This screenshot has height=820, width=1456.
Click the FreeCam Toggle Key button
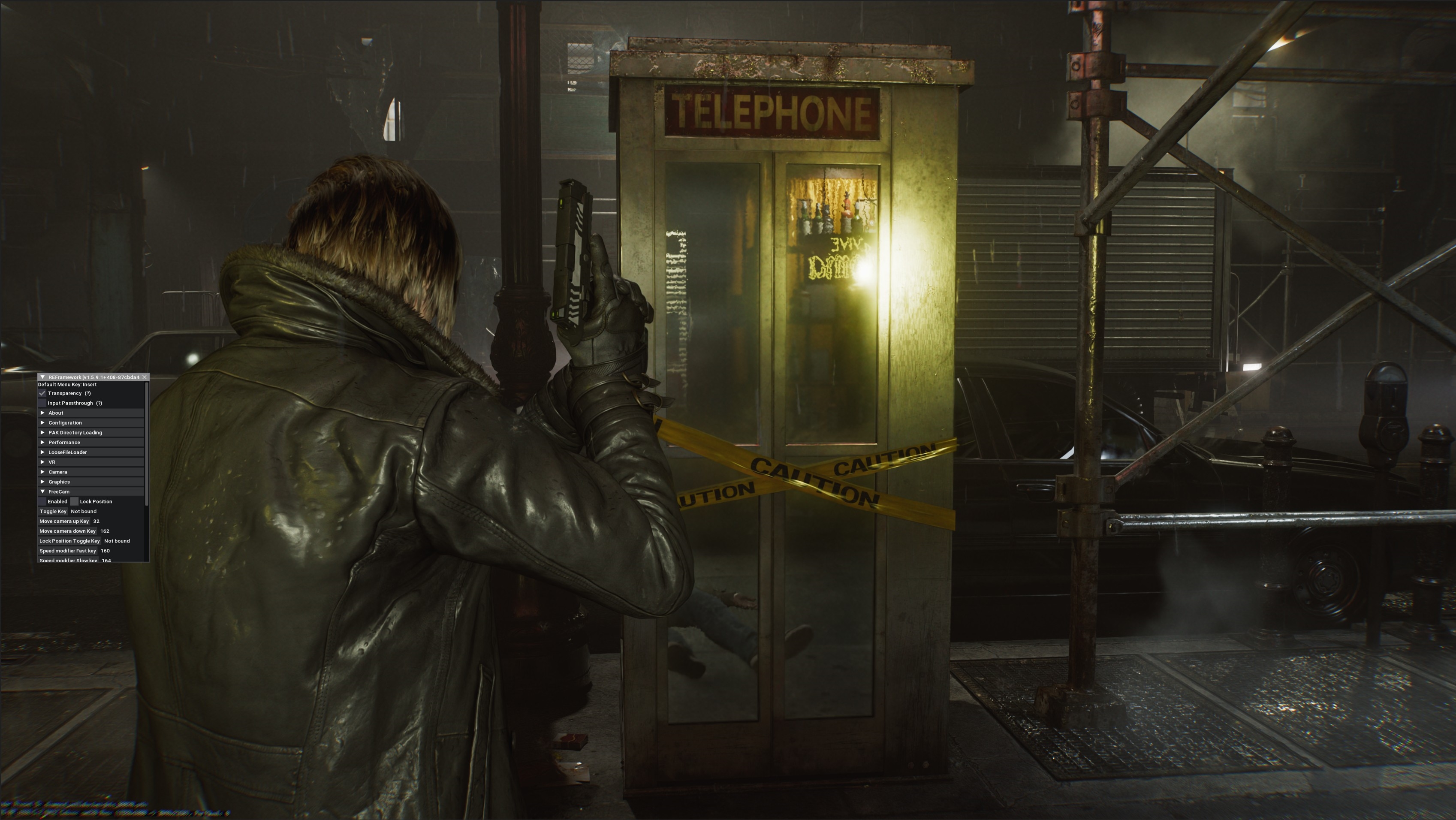click(53, 512)
